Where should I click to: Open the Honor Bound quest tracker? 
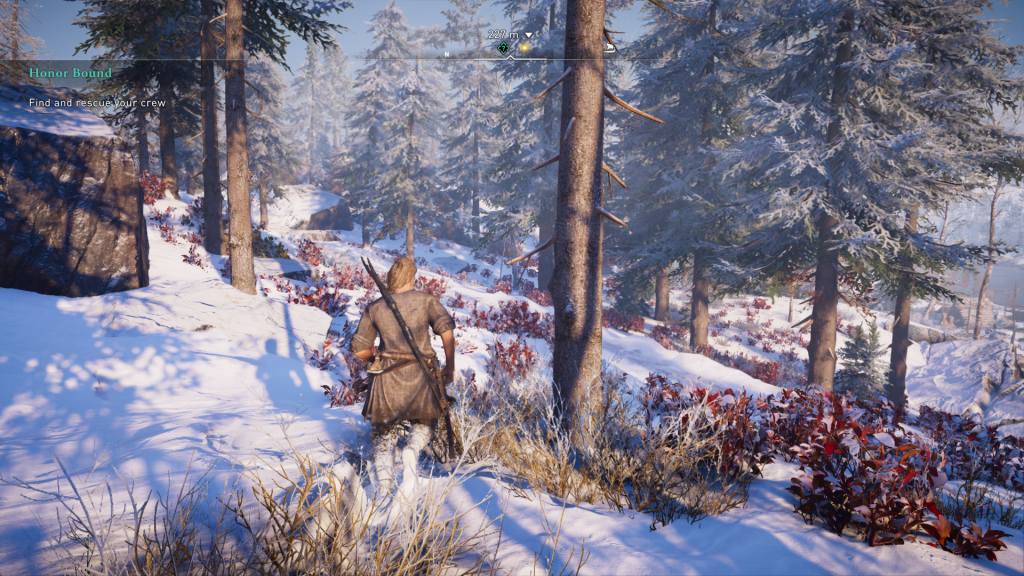pyautogui.click(x=70, y=73)
